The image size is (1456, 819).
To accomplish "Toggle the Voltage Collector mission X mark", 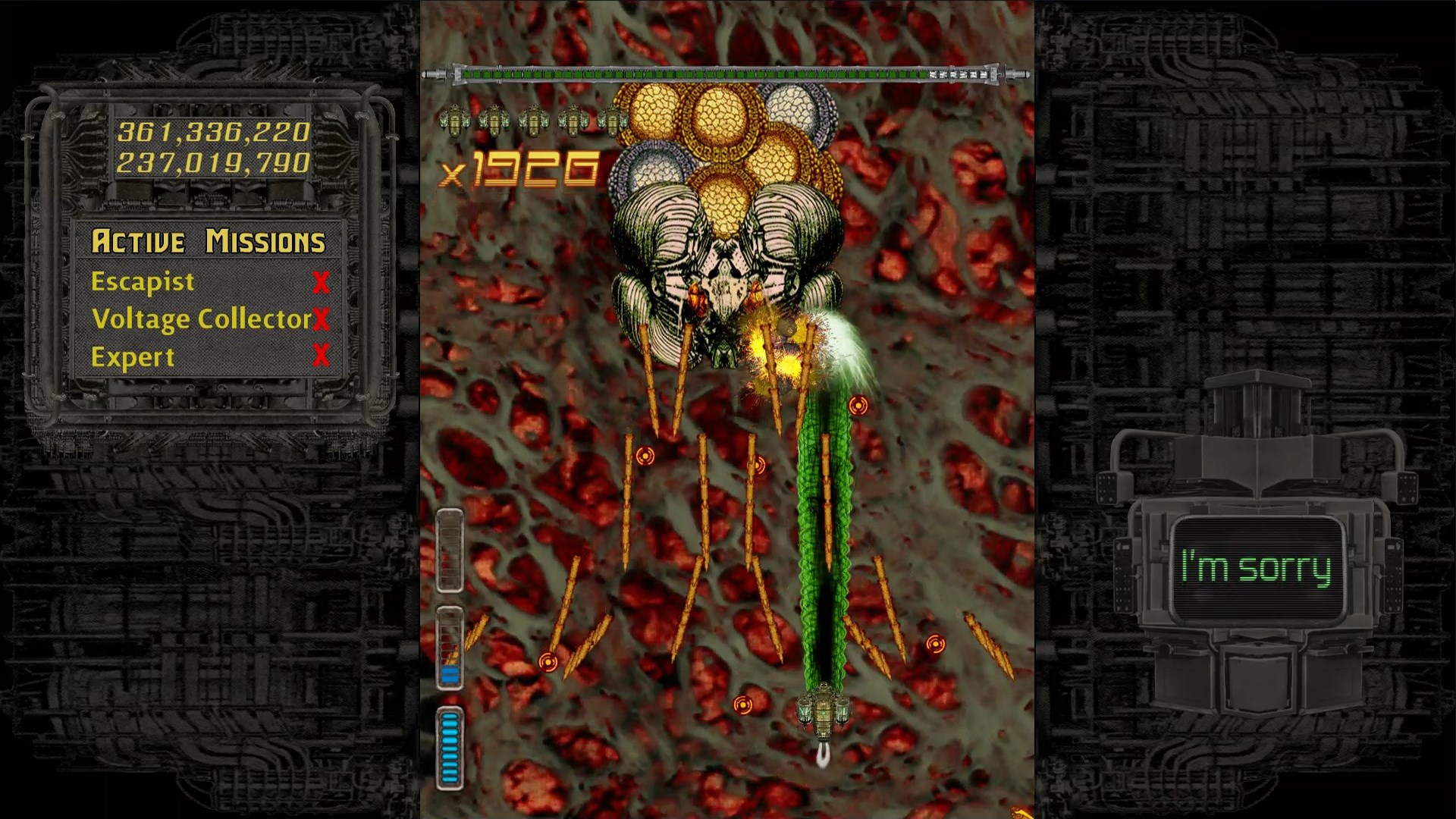I will tap(322, 319).
